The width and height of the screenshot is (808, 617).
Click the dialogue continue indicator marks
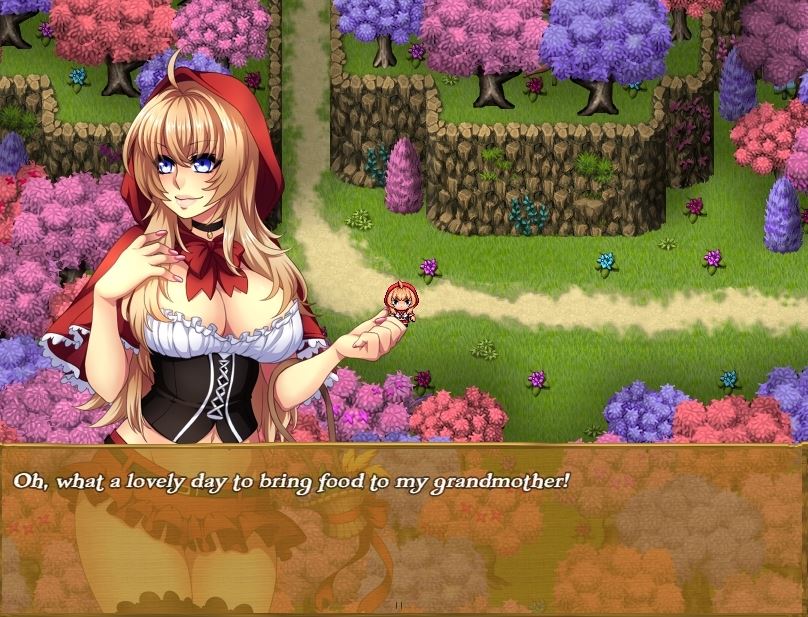[399, 606]
